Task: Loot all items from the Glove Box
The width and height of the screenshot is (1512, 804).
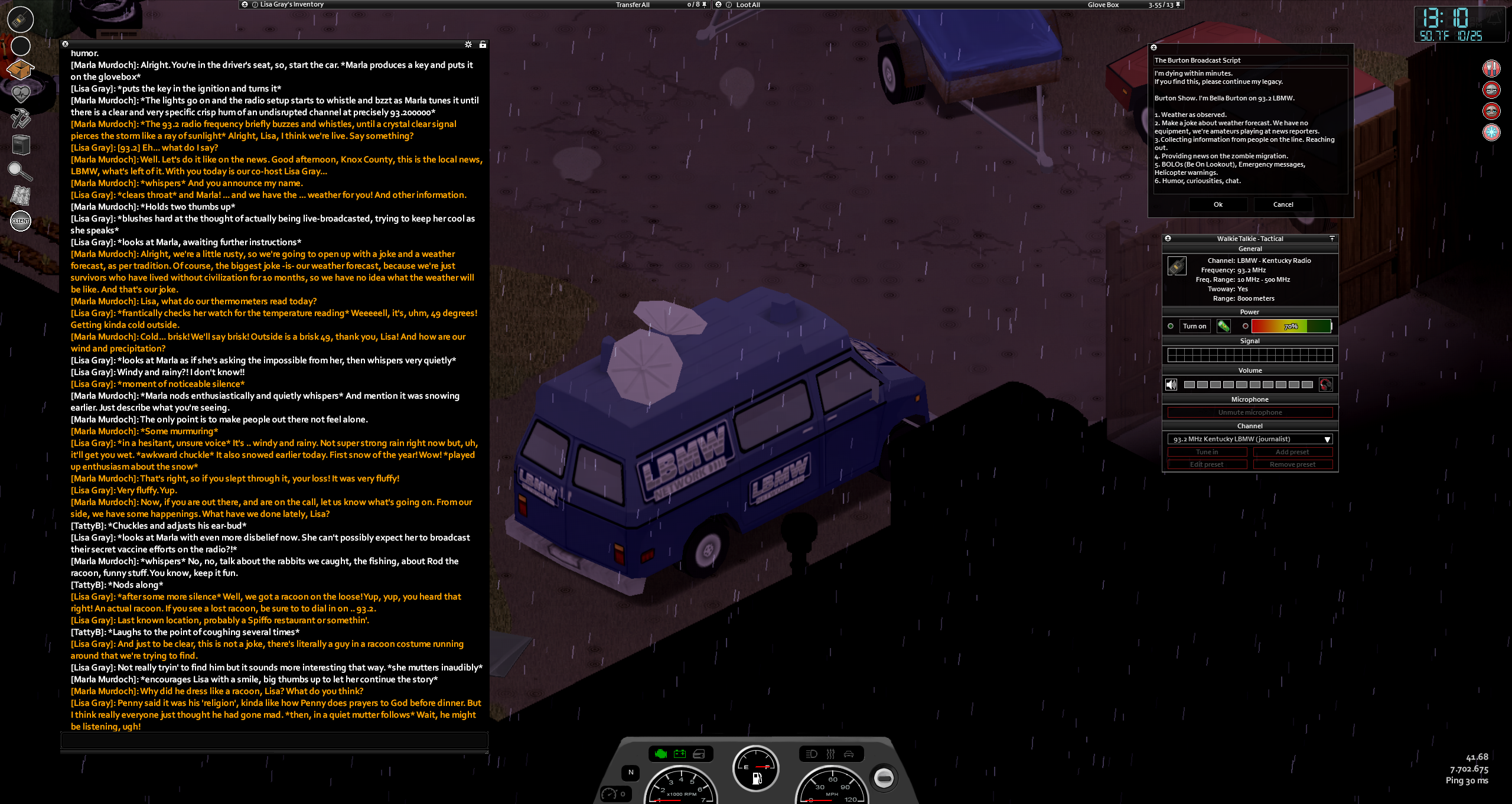Action: pos(748,5)
